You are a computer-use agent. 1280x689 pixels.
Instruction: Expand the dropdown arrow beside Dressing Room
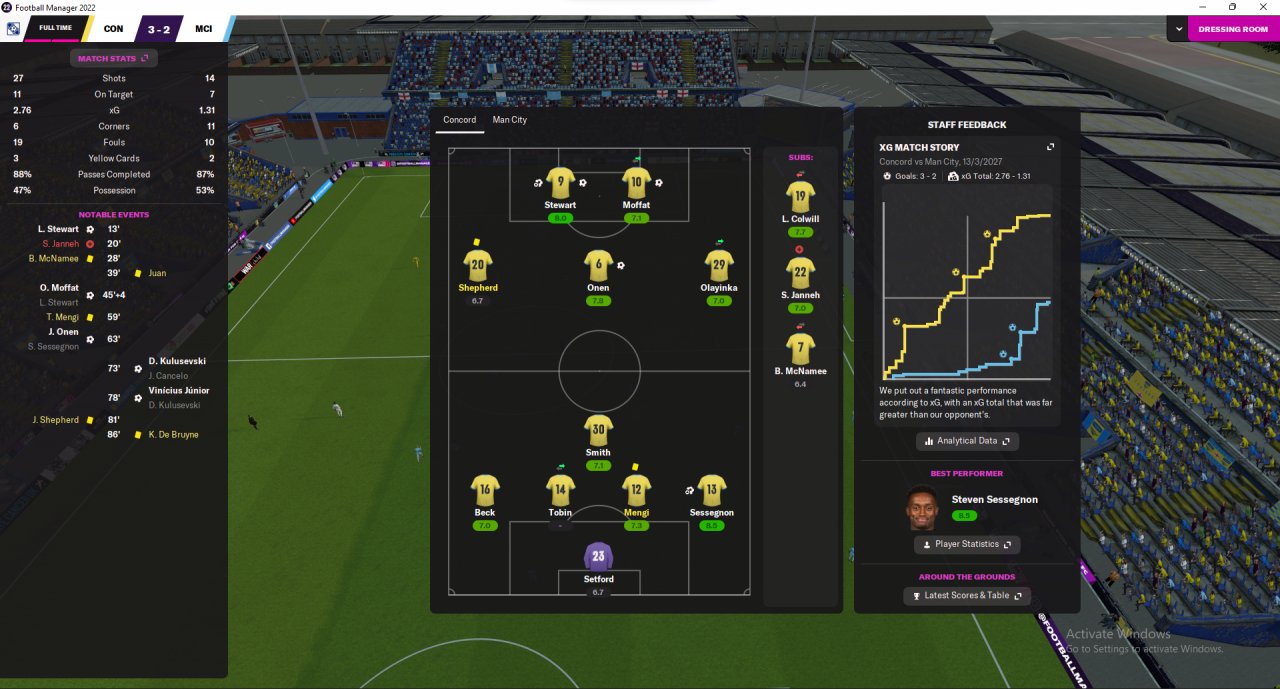(1179, 29)
